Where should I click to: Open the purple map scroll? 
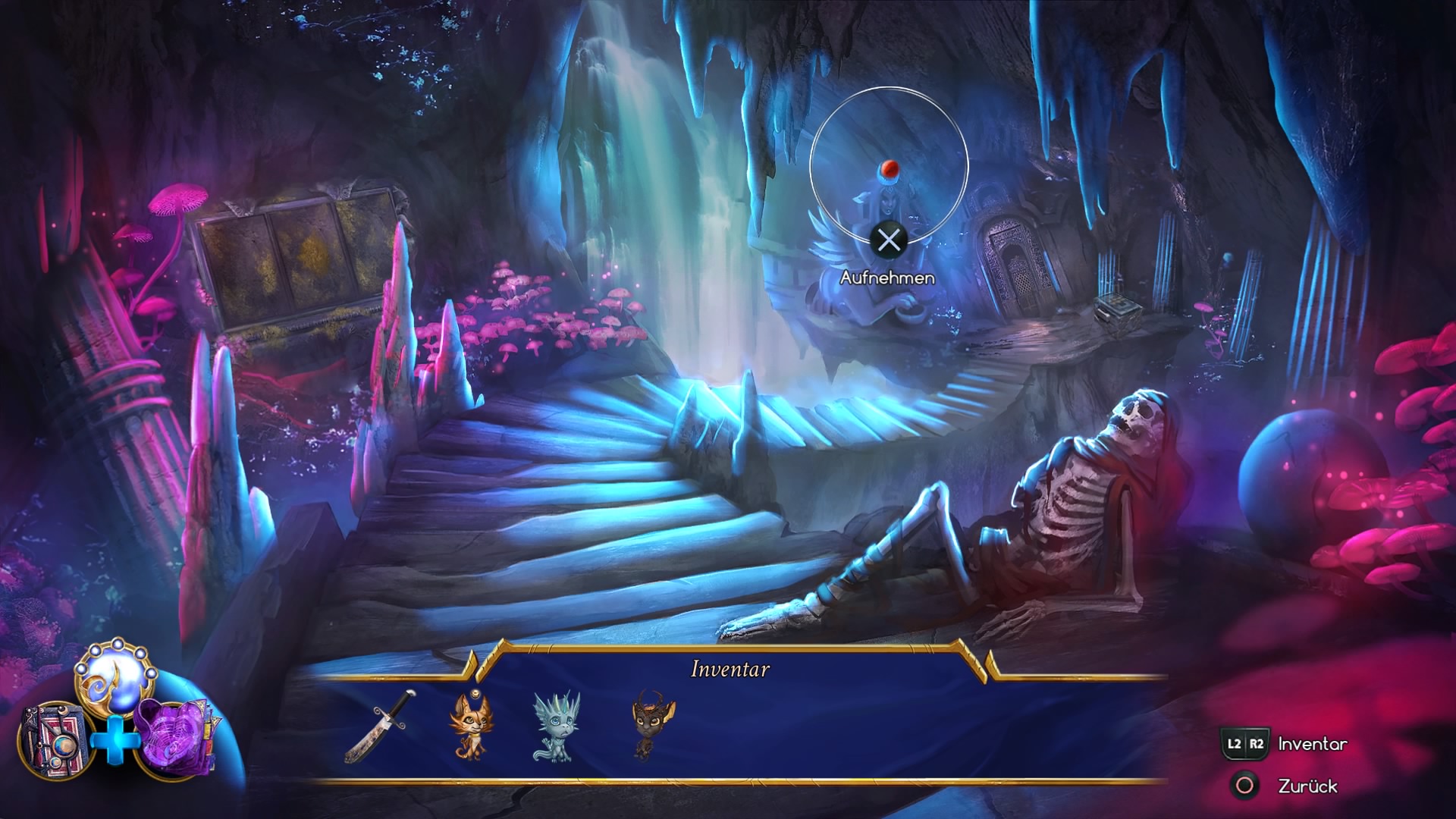pyautogui.click(x=174, y=737)
